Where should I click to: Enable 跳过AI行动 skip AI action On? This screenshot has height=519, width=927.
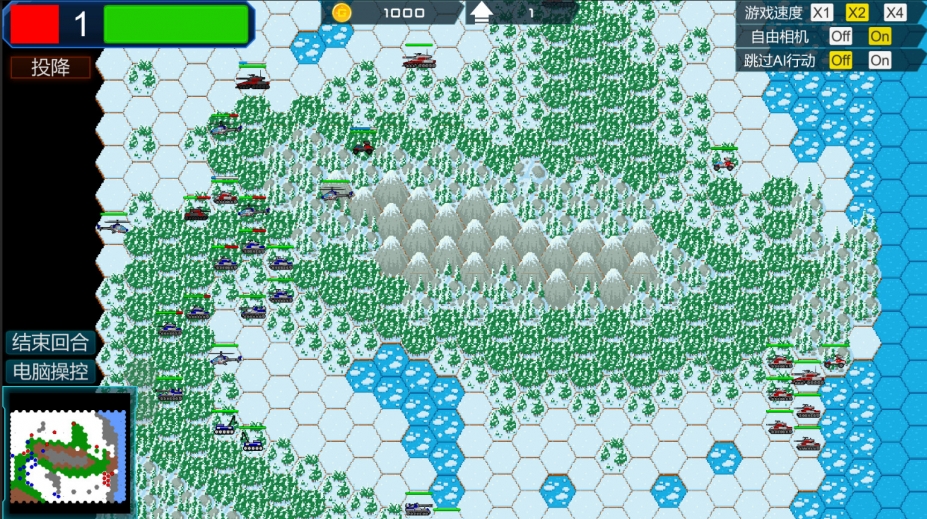[x=879, y=60]
